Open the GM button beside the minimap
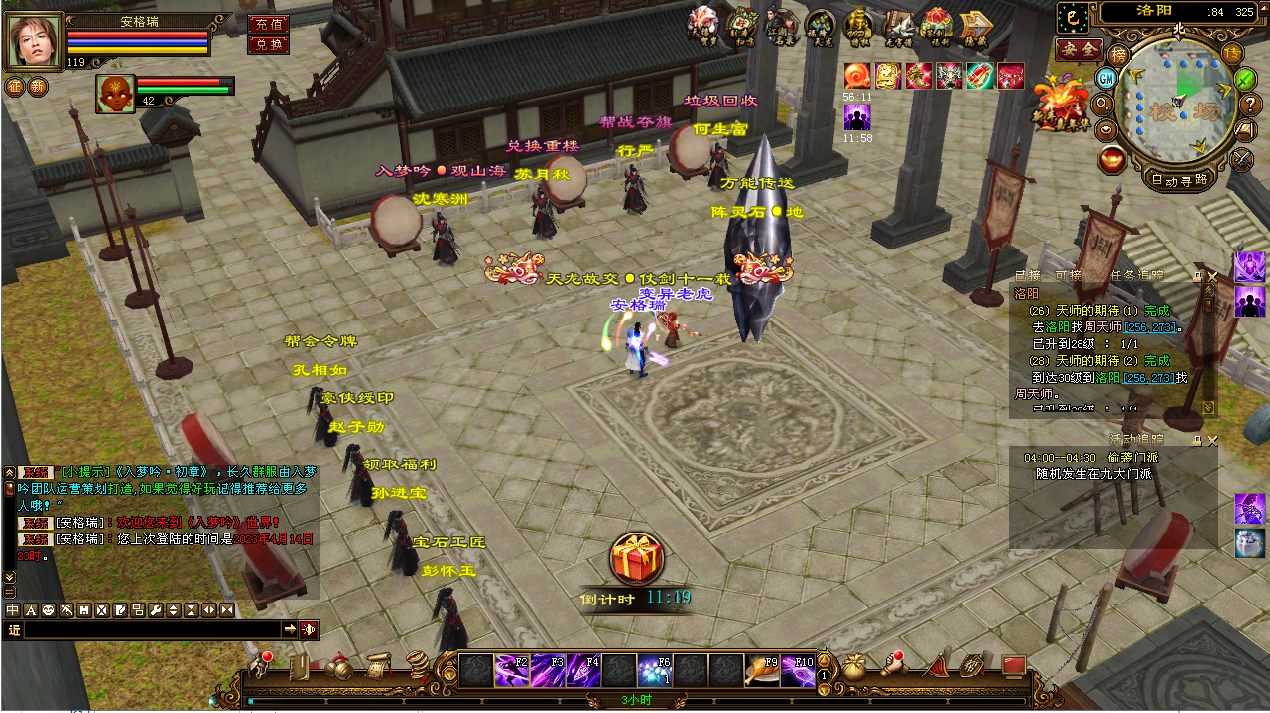The width and height of the screenshot is (1270, 713). coord(1106,78)
